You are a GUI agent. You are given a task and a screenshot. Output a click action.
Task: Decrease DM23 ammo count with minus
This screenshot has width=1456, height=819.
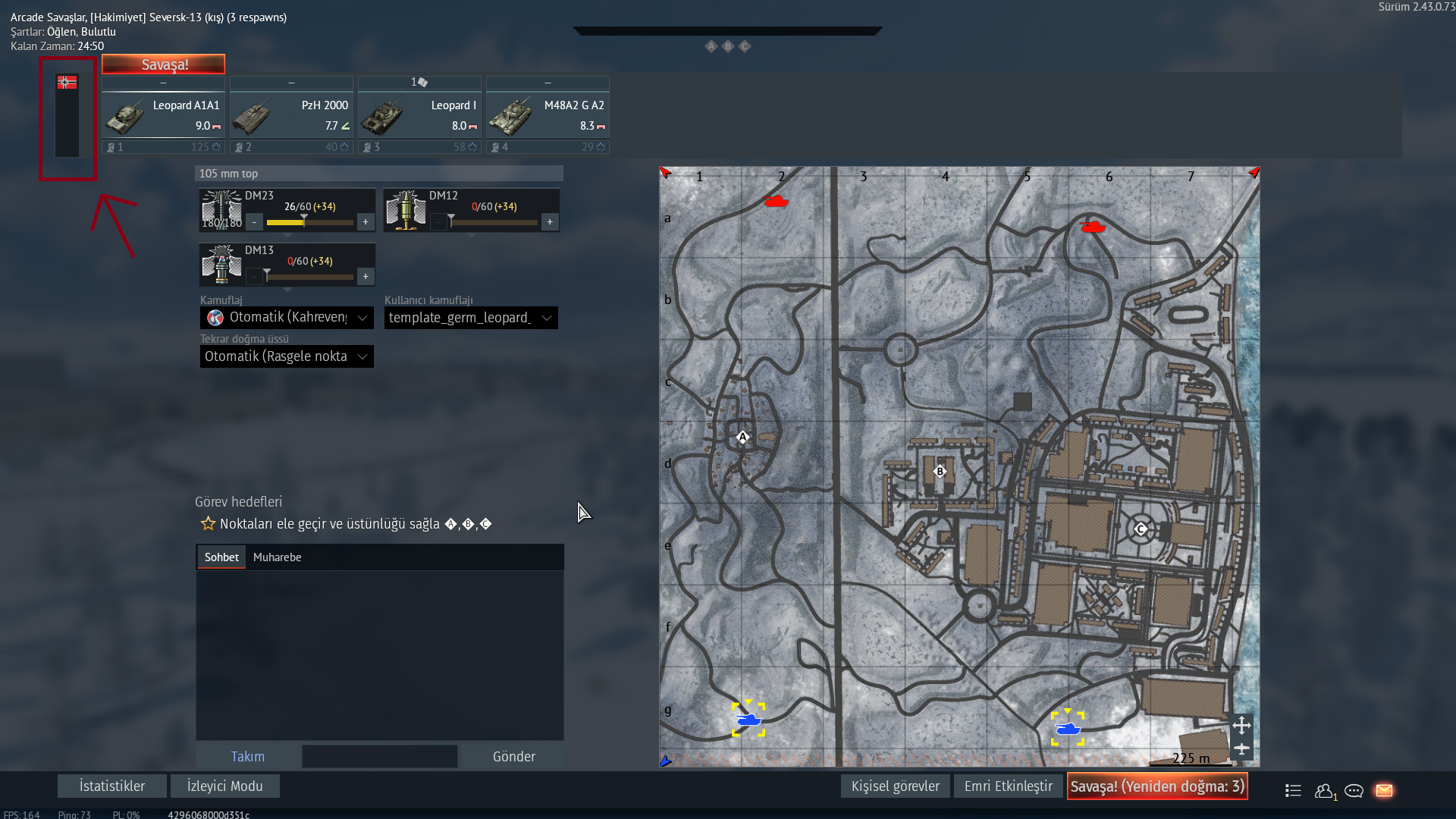point(255,222)
